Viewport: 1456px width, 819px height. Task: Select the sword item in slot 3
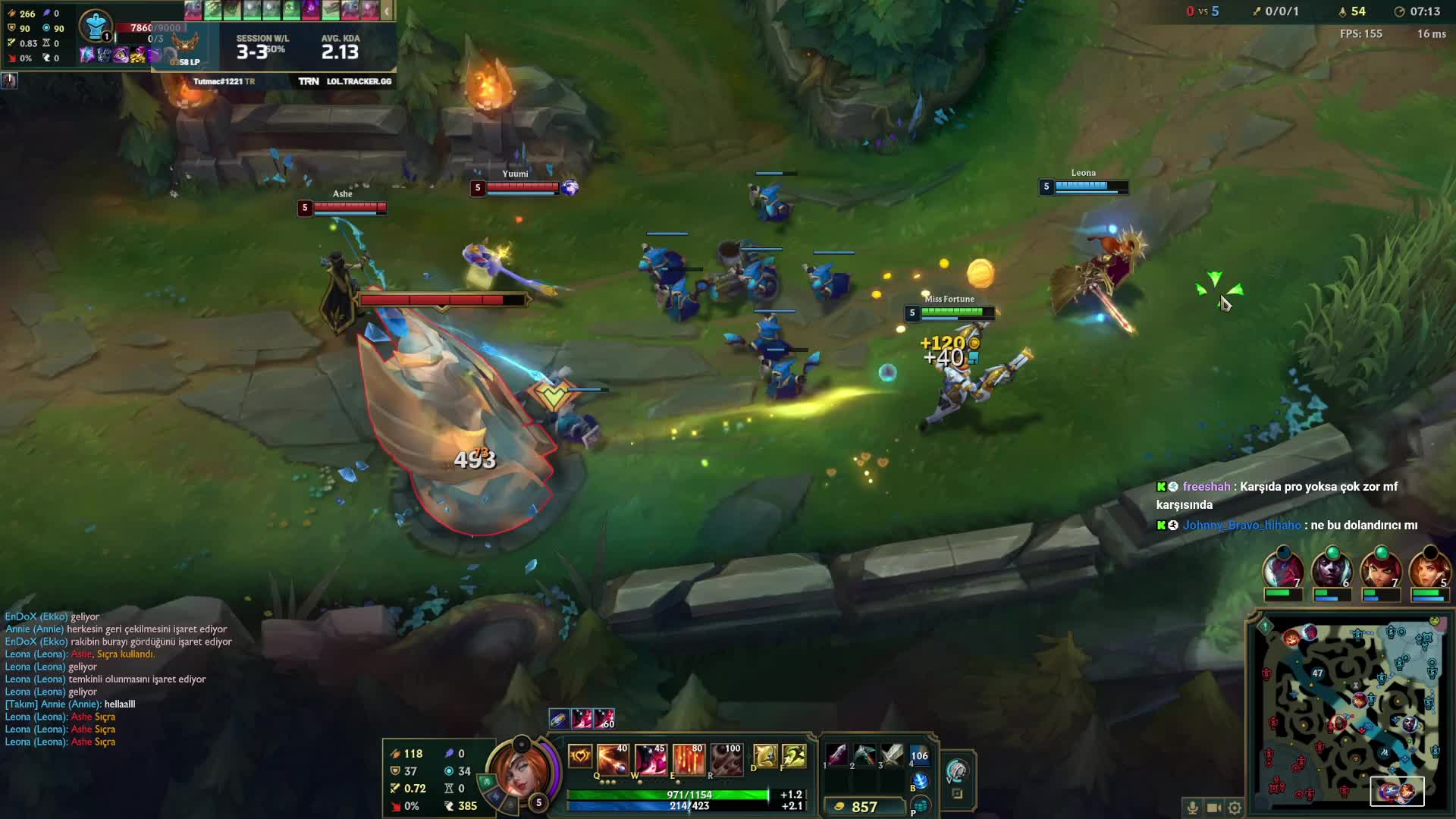892,755
